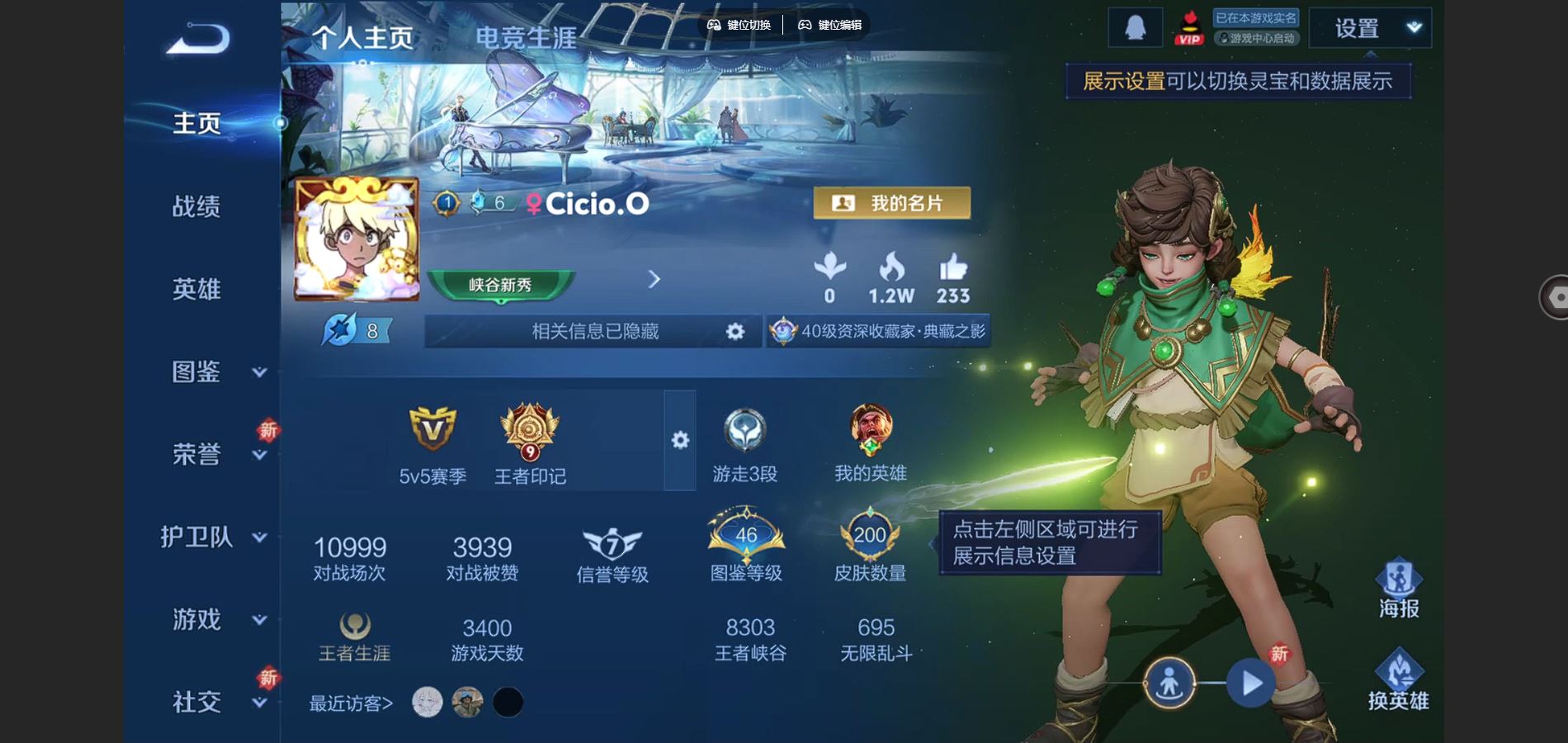
Task: Click the 键位切换 overlay button
Action: (x=739, y=25)
